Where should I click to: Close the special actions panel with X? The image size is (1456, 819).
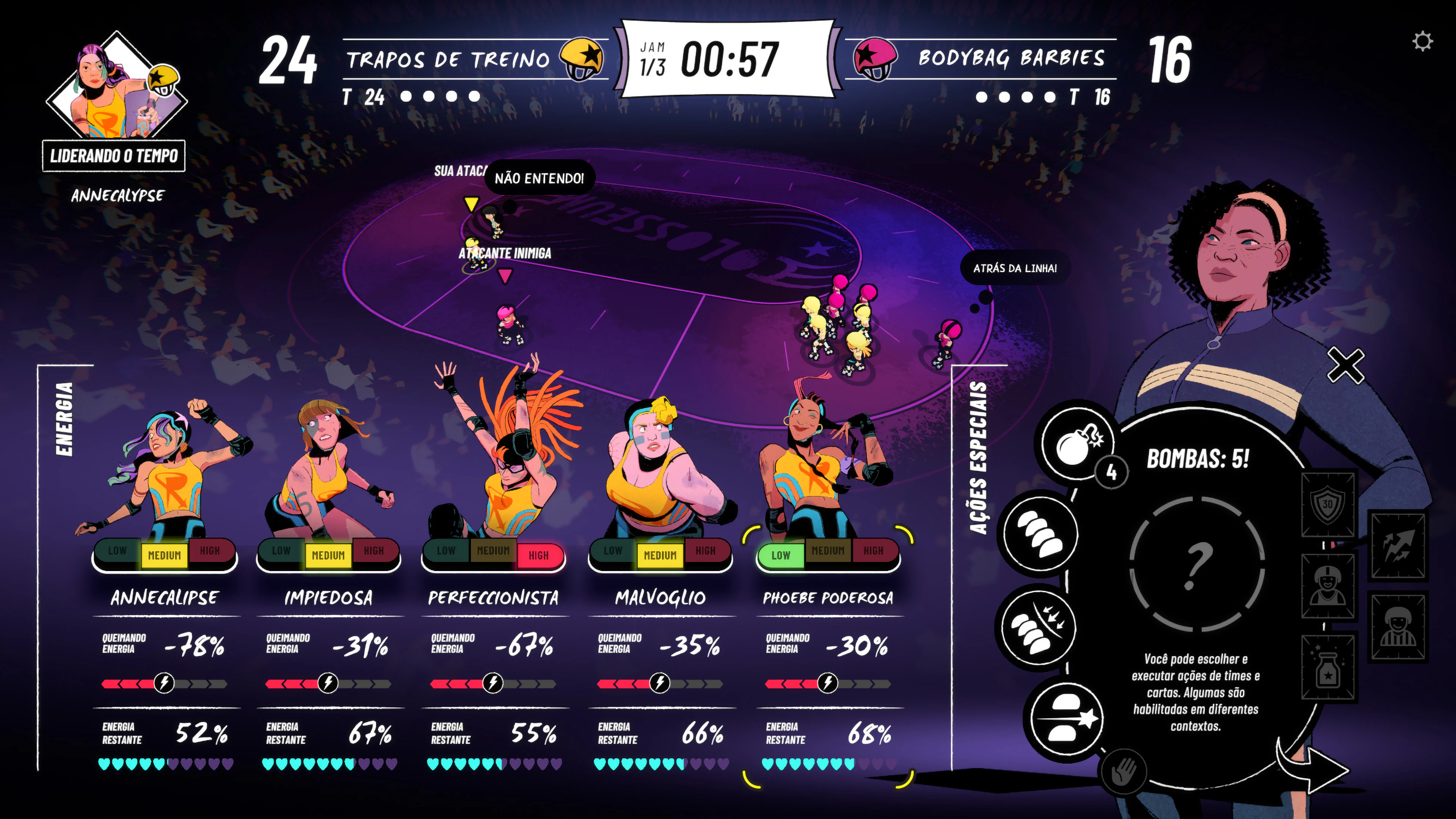(1346, 366)
